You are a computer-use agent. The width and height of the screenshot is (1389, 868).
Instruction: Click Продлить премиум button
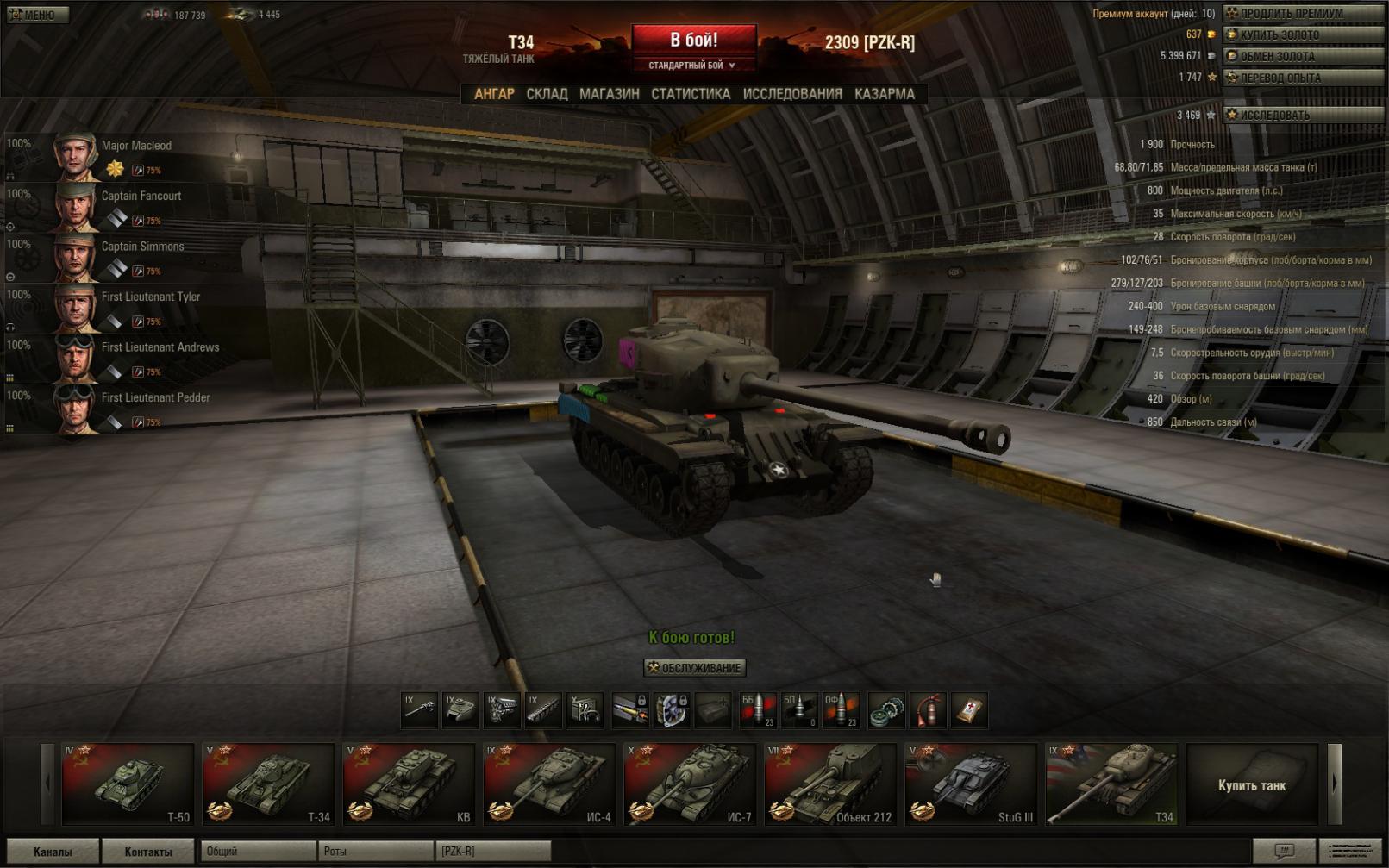1302,14
